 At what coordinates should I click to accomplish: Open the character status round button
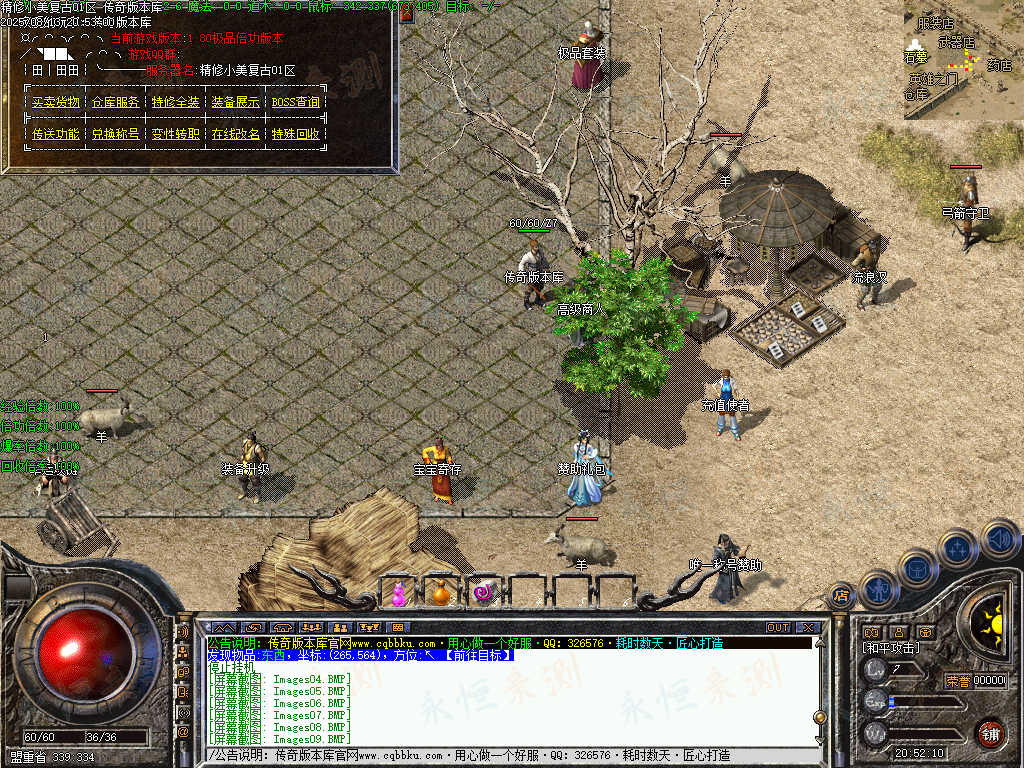tap(878, 589)
